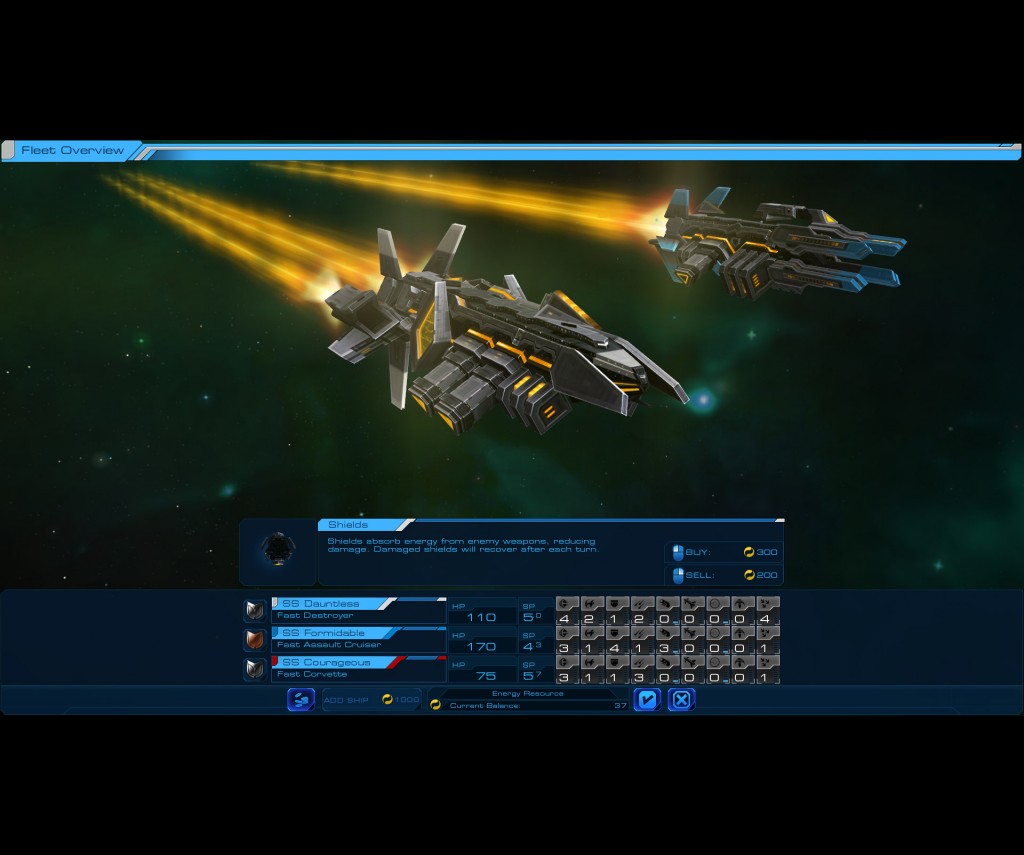
Task: Cancel with the X button
Action: coord(681,700)
